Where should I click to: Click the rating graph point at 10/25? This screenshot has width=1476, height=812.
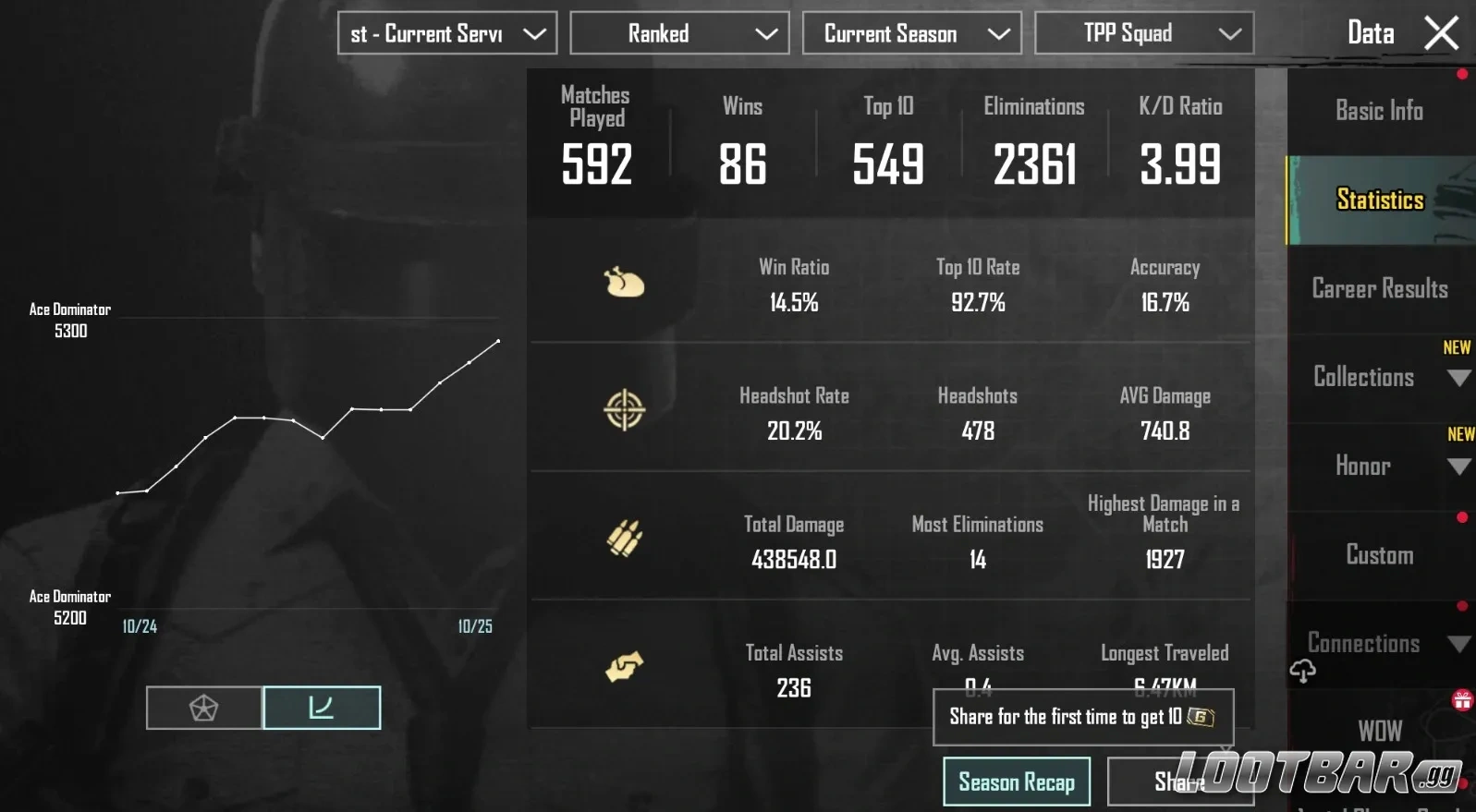[496, 342]
